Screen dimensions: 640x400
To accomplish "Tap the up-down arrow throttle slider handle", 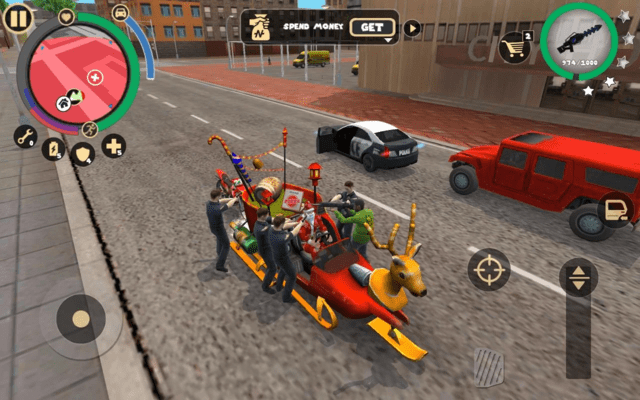I will coord(578,278).
